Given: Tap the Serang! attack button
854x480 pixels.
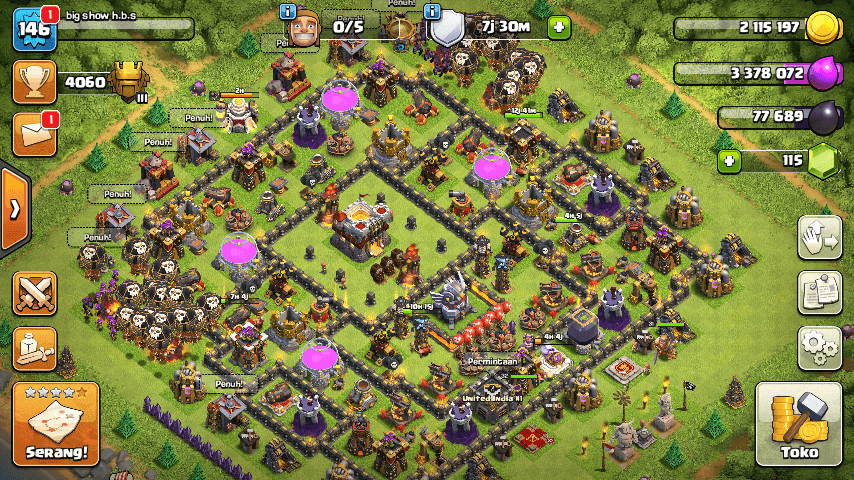Looking at the screenshot, I should click(x=57, y=424).
